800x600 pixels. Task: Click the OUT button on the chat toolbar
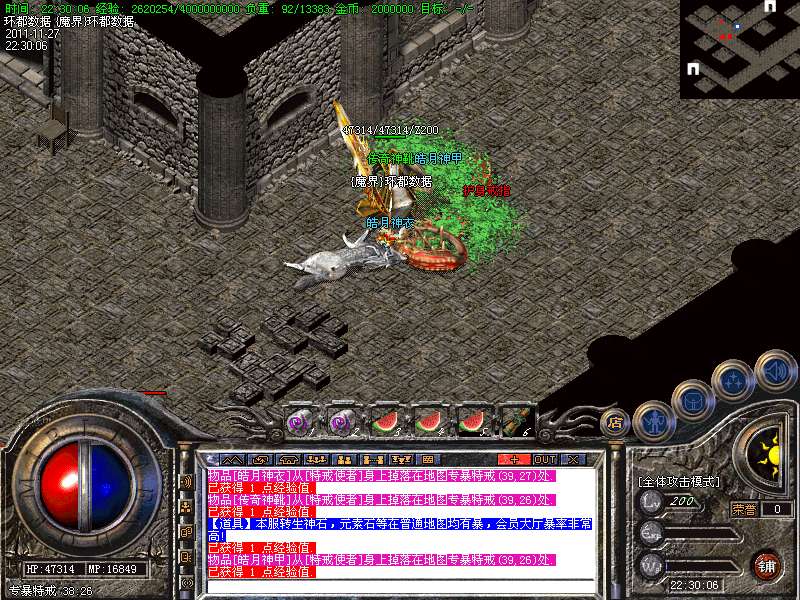pos(545,459)
